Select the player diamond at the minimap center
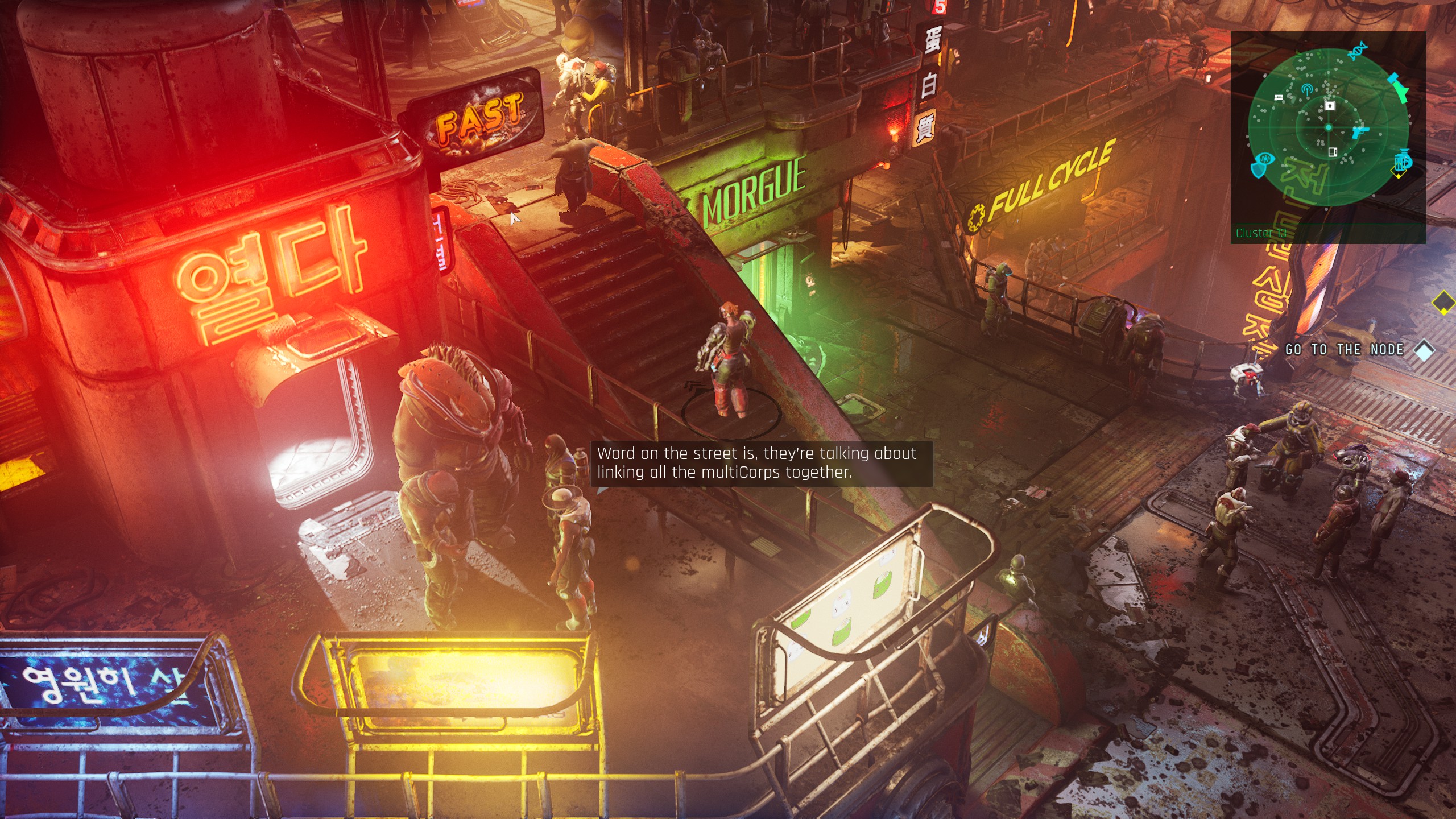 [1328, 127]
